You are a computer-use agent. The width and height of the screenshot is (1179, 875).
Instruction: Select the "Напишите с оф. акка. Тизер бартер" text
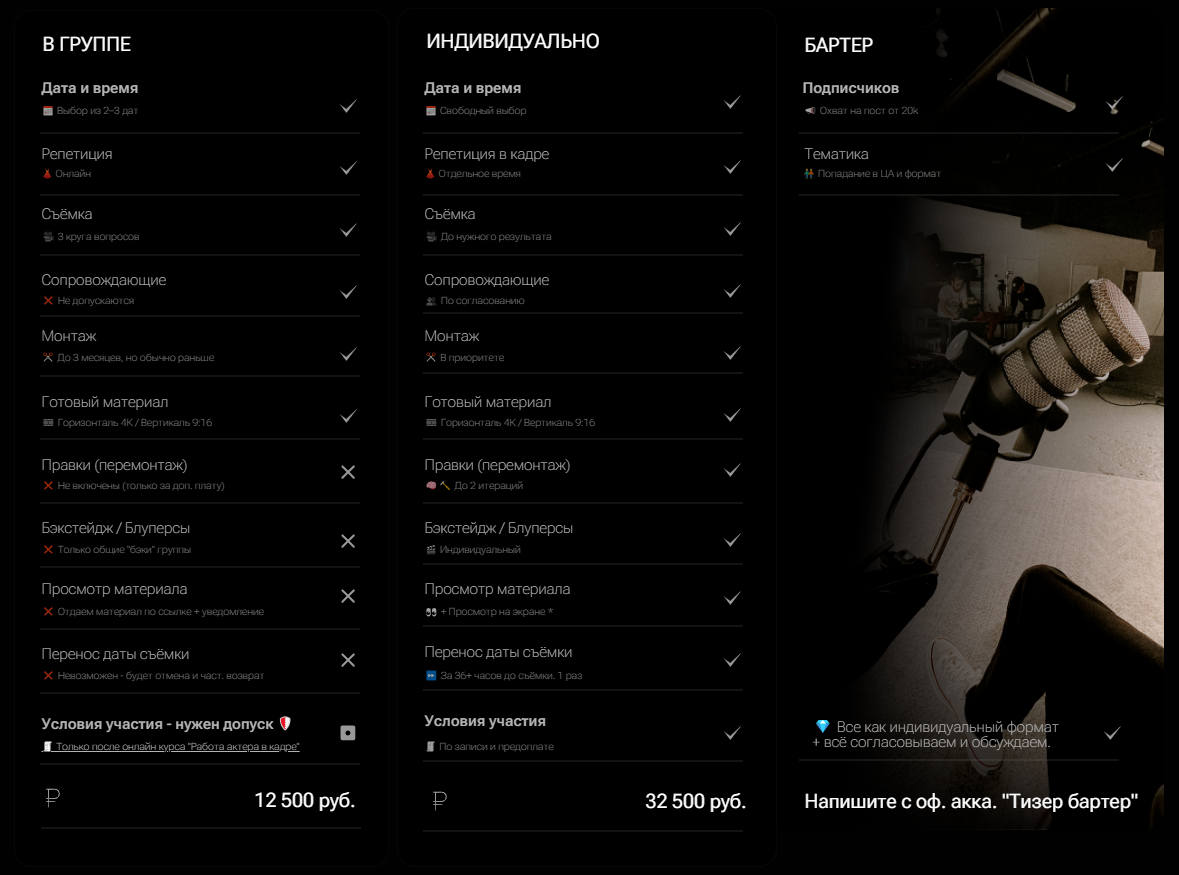click(971, 802)
